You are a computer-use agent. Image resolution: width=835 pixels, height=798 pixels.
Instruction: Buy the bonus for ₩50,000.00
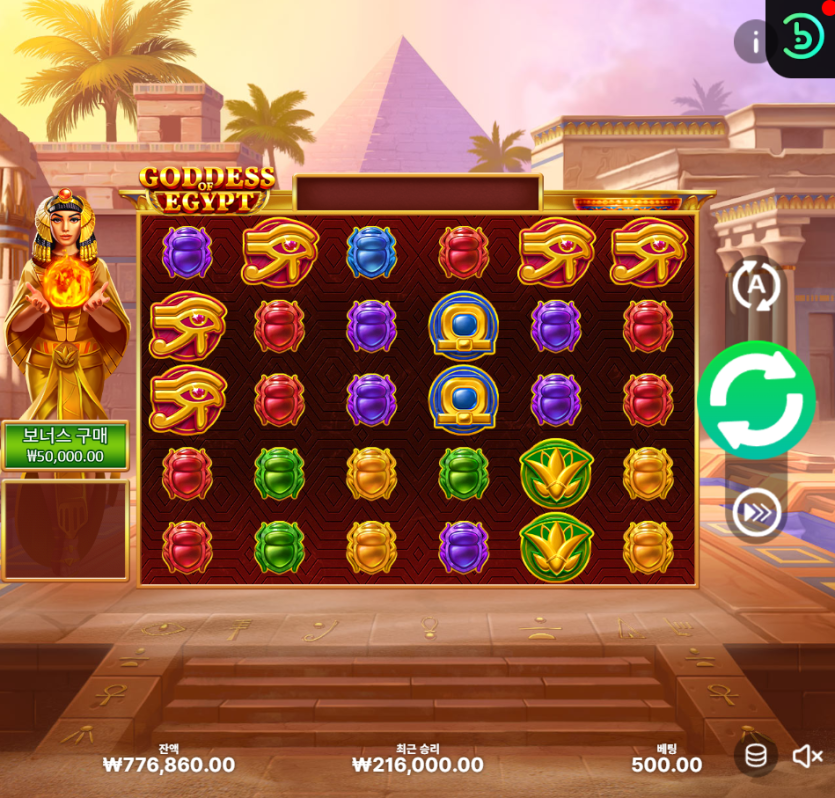click(65, 446)
